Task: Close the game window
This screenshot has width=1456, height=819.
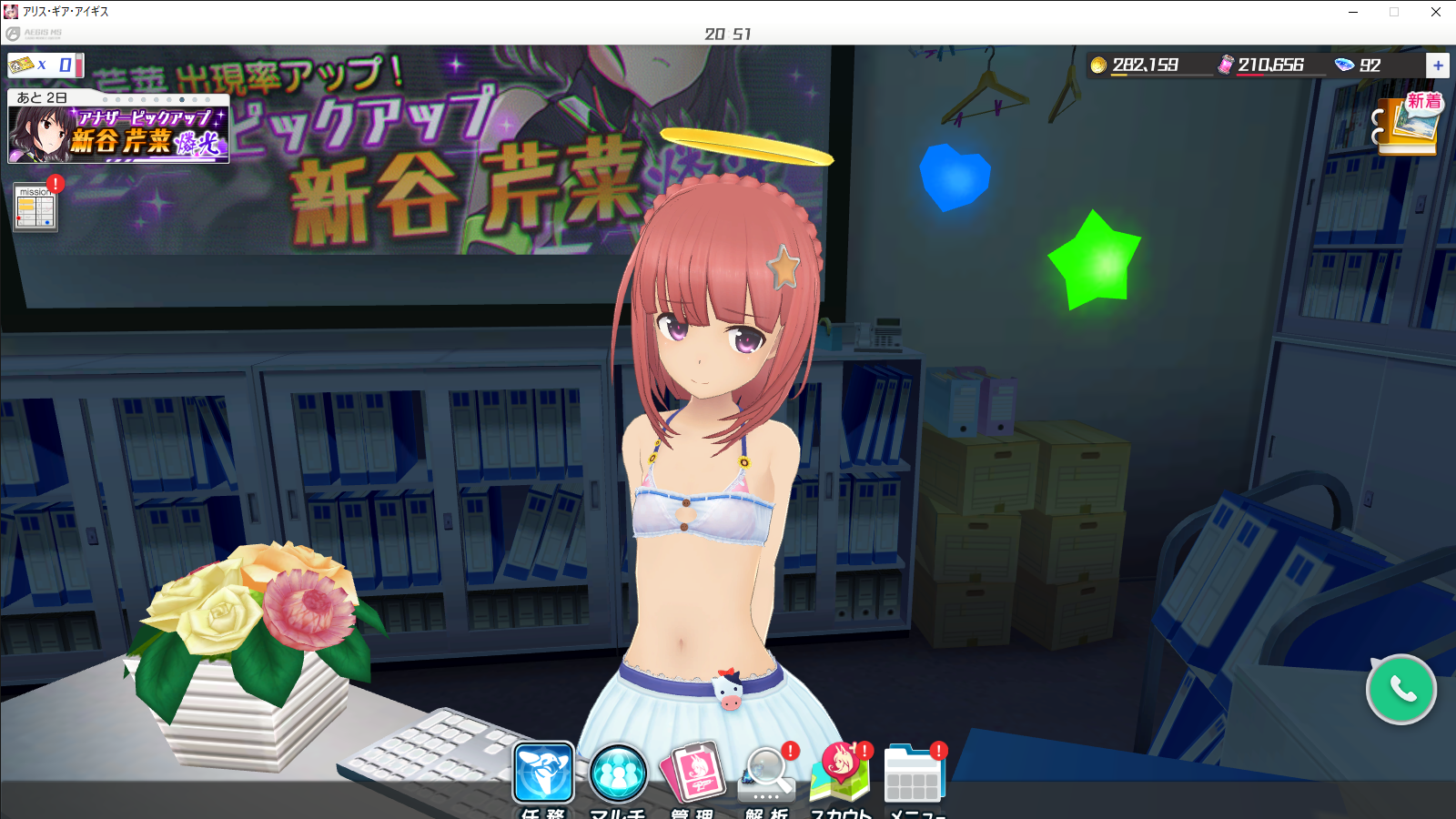Action: (1436, 12)
